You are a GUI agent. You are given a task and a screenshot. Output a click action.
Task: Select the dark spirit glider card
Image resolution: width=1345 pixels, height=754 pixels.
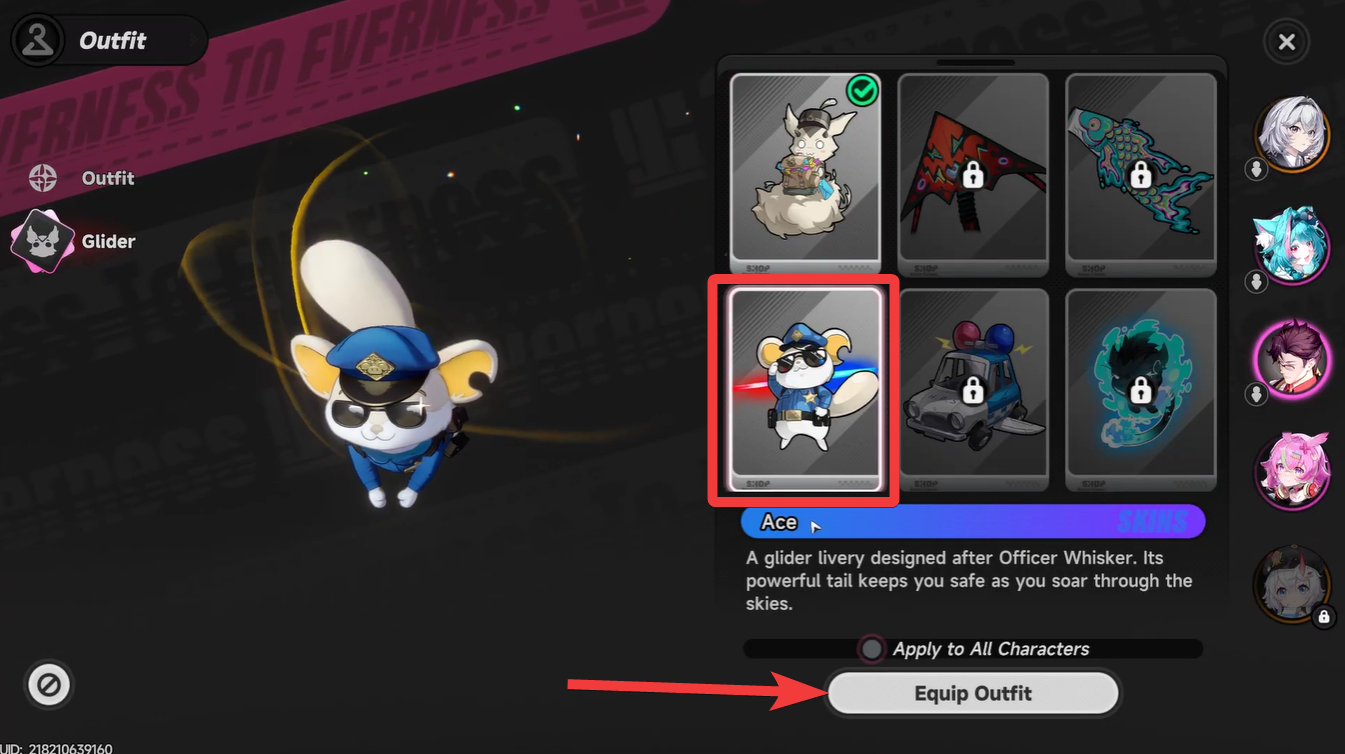point(1140,390)
